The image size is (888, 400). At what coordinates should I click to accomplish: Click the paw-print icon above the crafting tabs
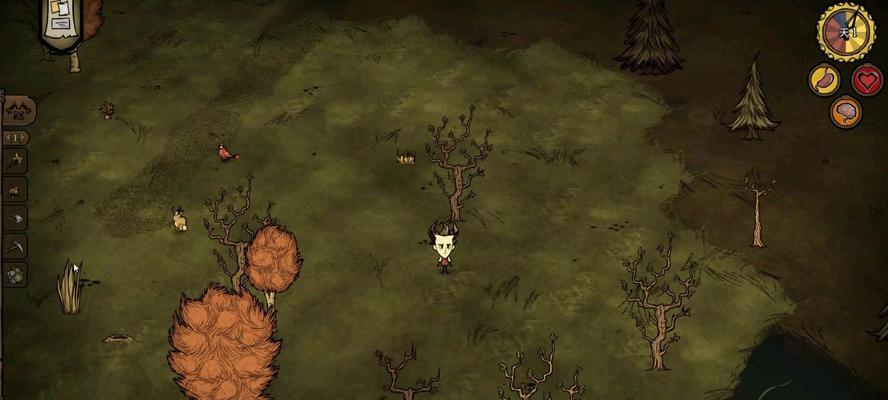tap(18, 110)
